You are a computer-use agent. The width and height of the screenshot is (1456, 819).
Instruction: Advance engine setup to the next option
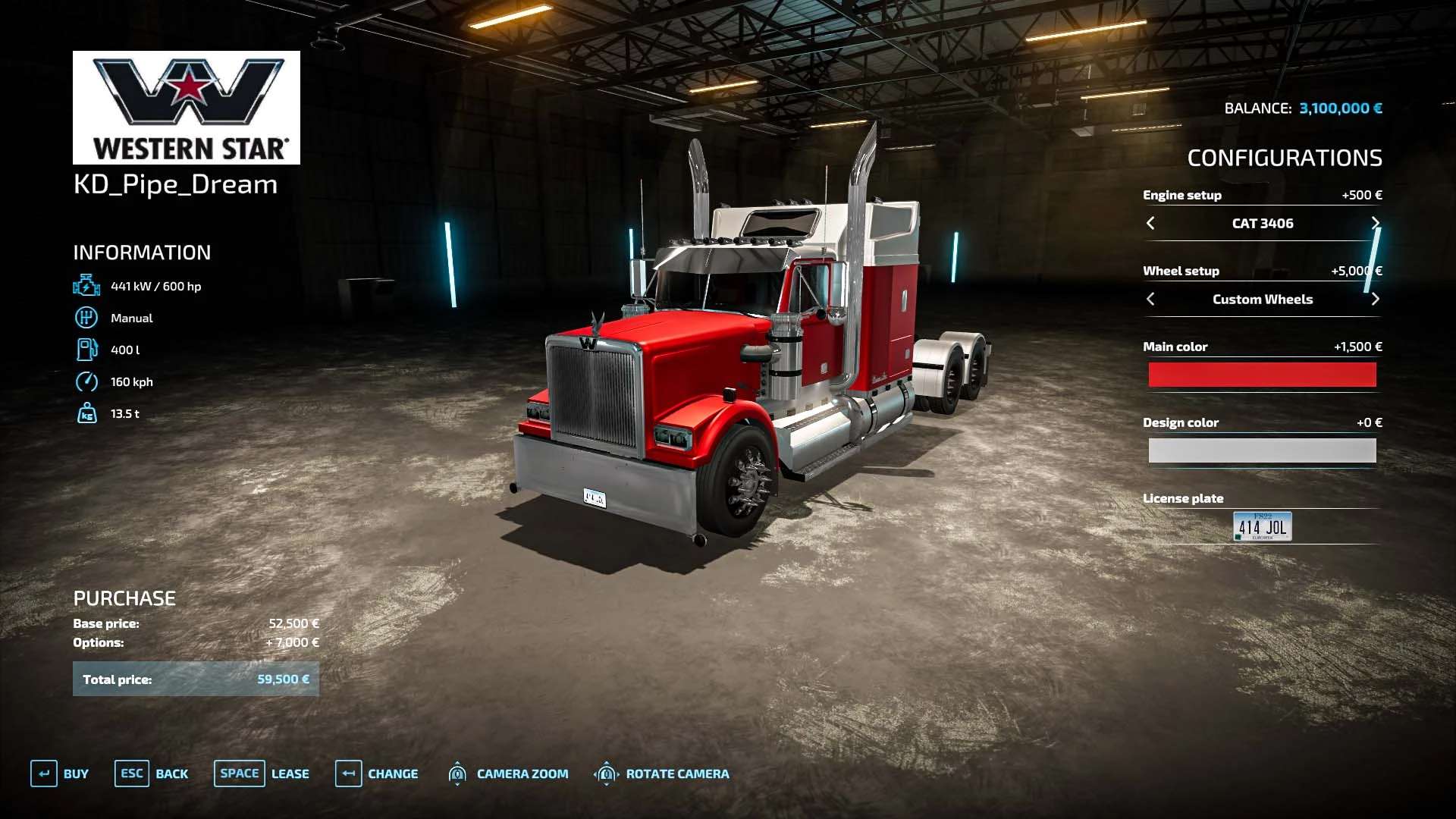[x=1375, y=223]
